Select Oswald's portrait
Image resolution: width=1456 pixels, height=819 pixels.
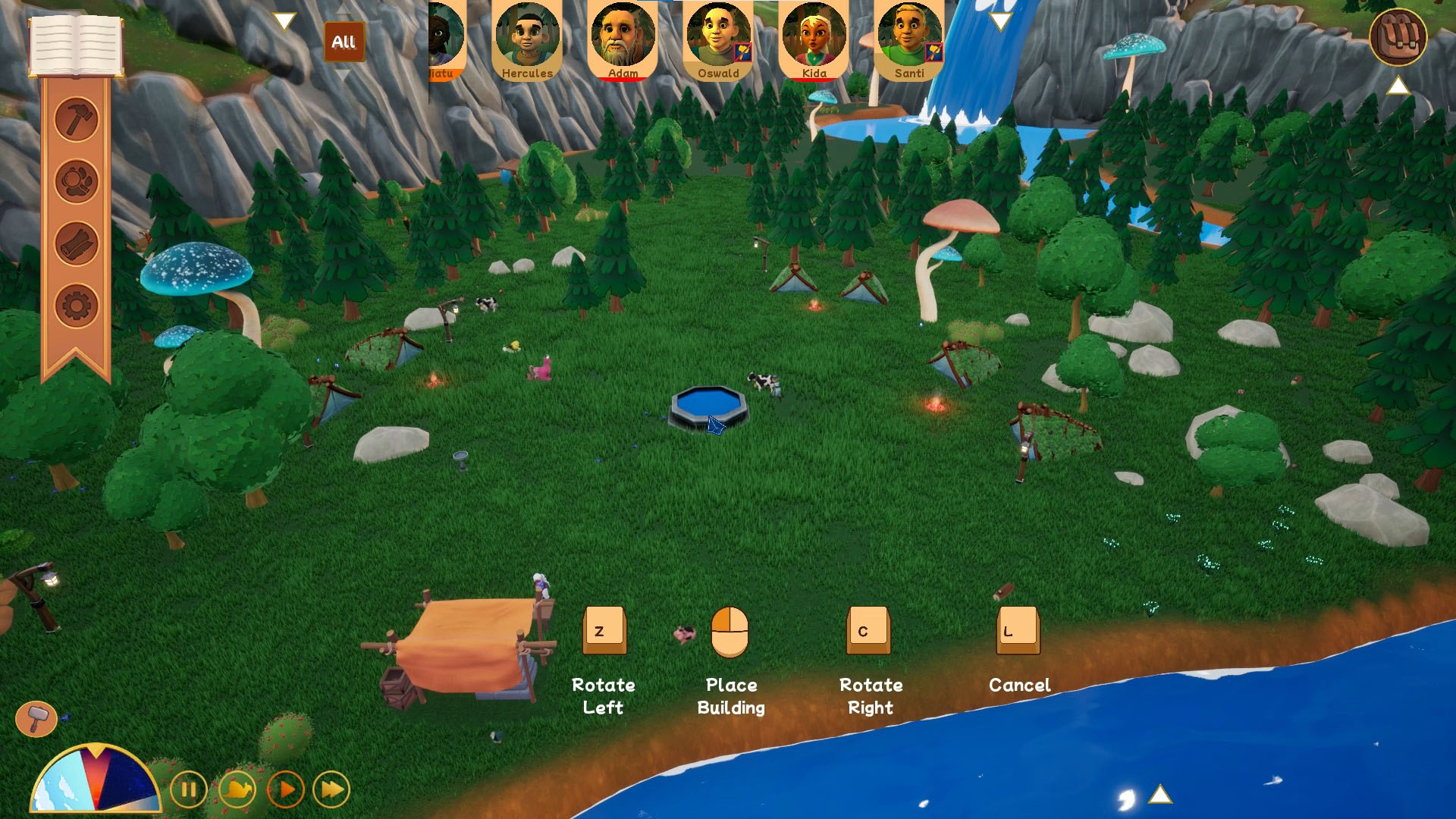pos(718,39)
